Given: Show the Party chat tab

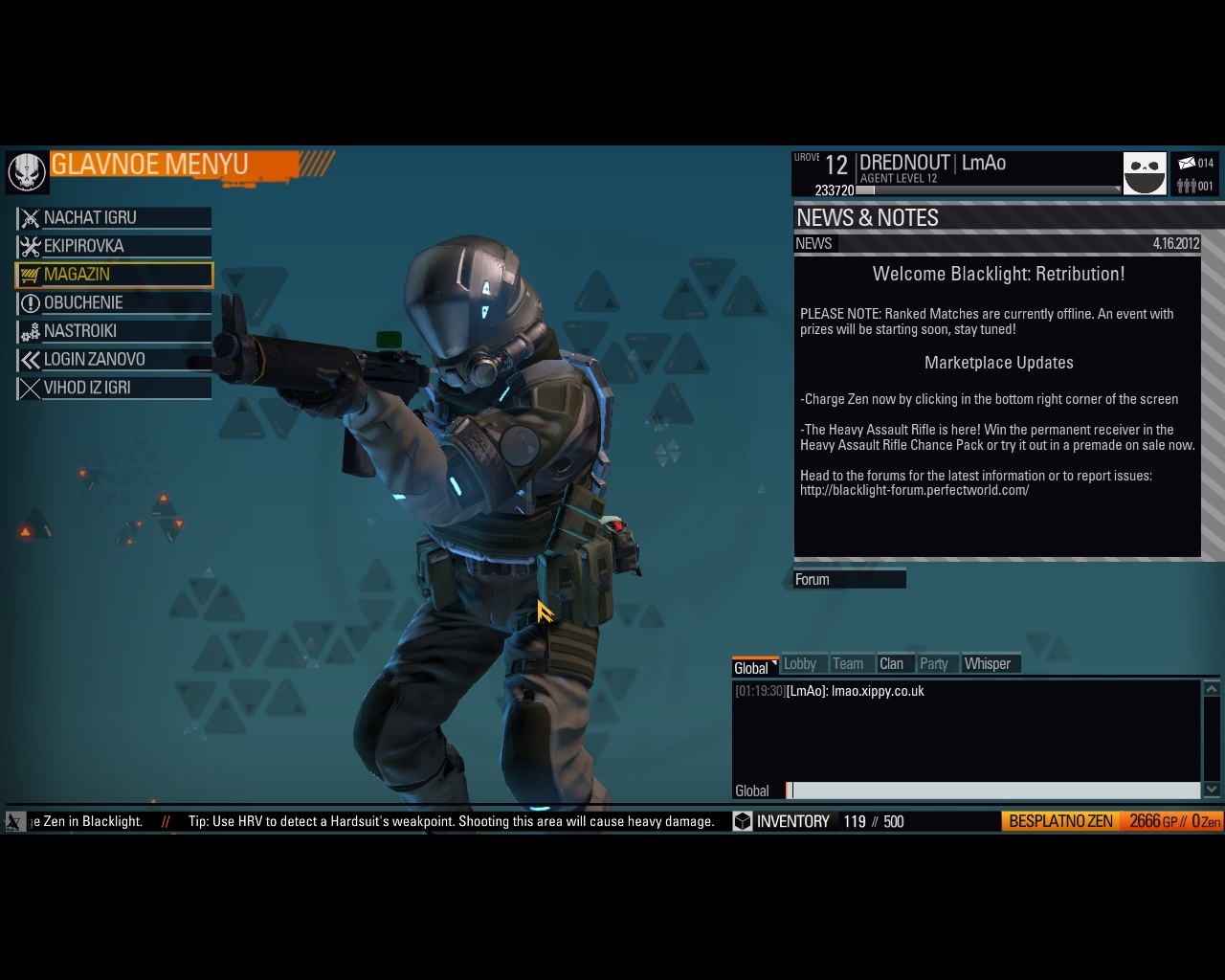Looking at the screenshot, I should pyautogui.click(x=934, y=664).
